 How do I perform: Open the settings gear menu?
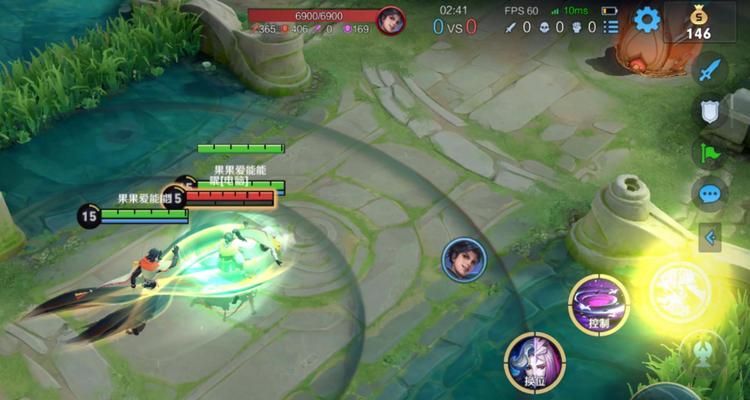tap(647, 19)
